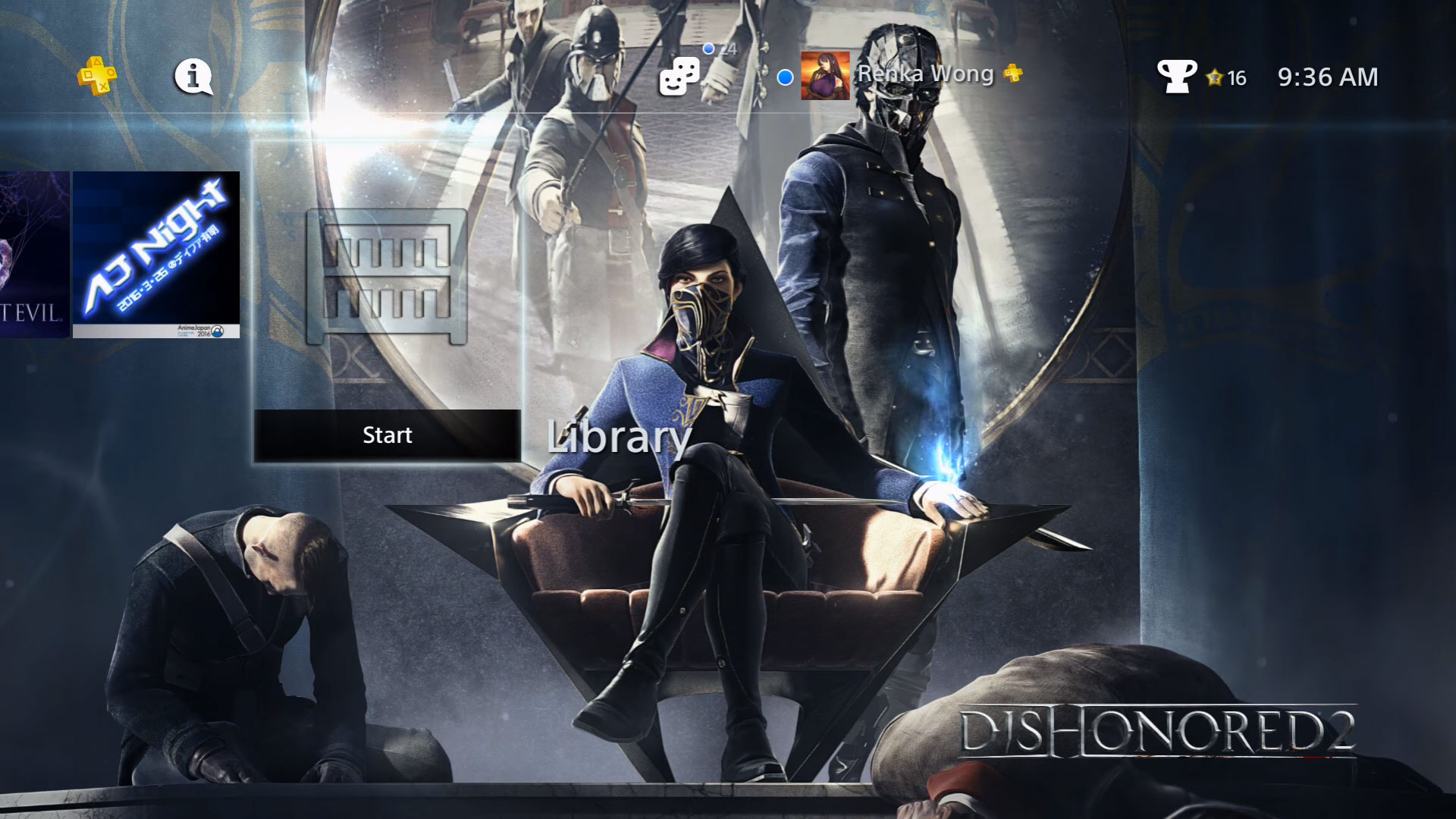This screenshot has height=819, width=1456.
Task: Click the Renka Wong username text
Action: point(924,75)
